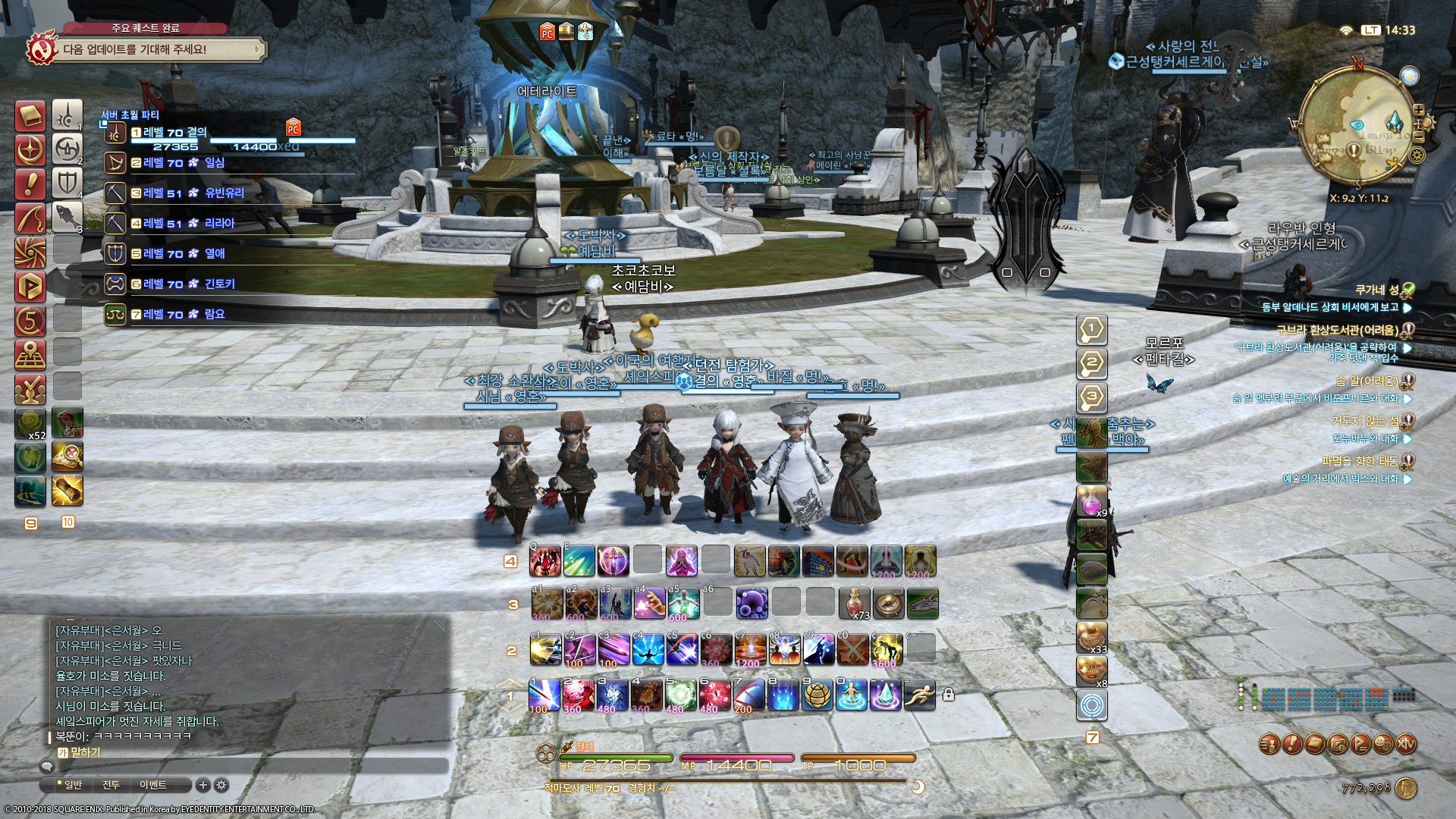
Task: Open chat log settings gear button
Action: click(221, 785)
